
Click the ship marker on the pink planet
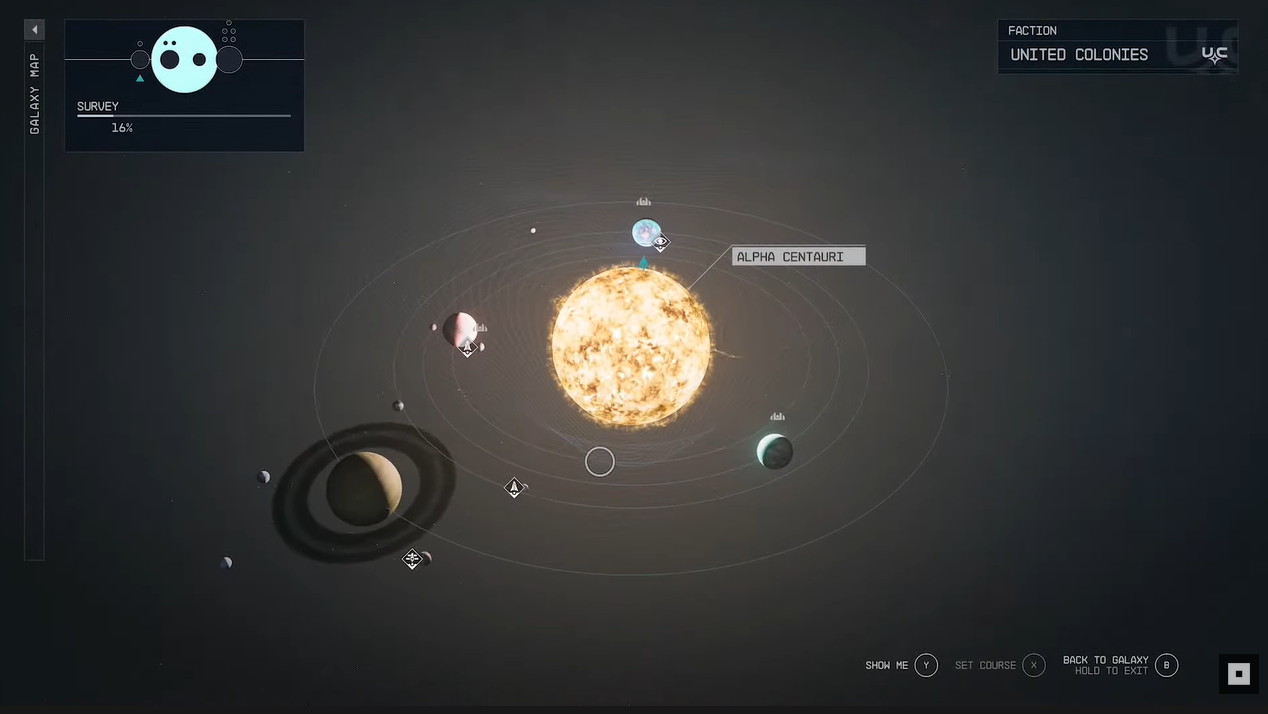(x=467, y=348)
